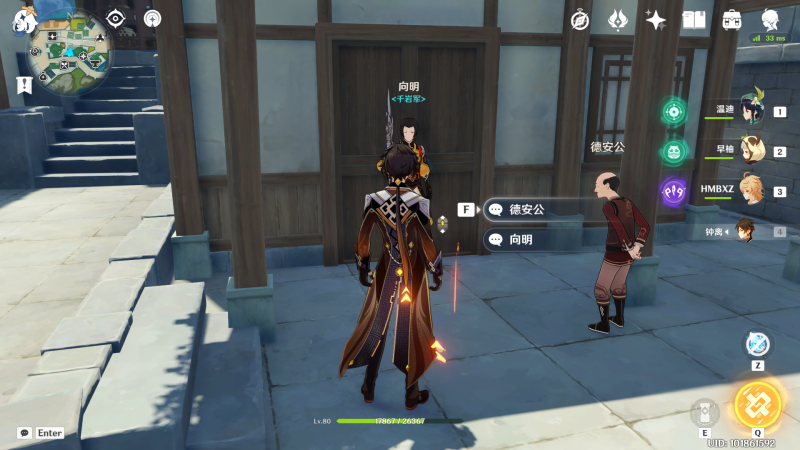Choose the 德安公 talk option
This screenshot has height=450, width=800.
(x=530, y=209)
